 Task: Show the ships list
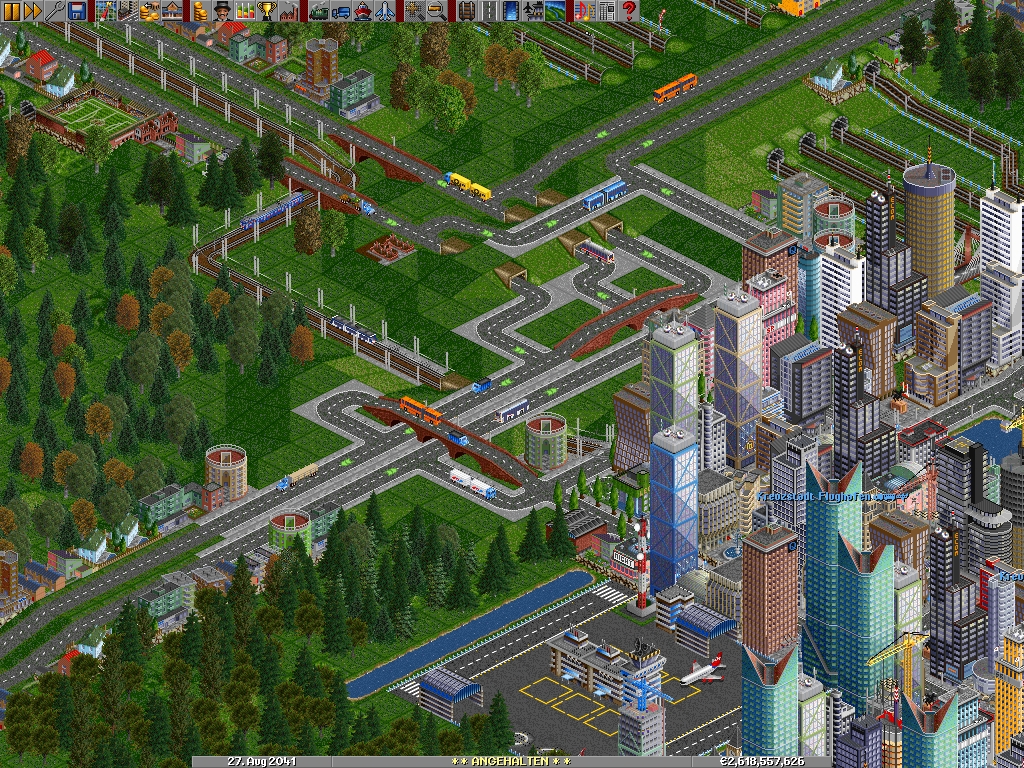363,11
